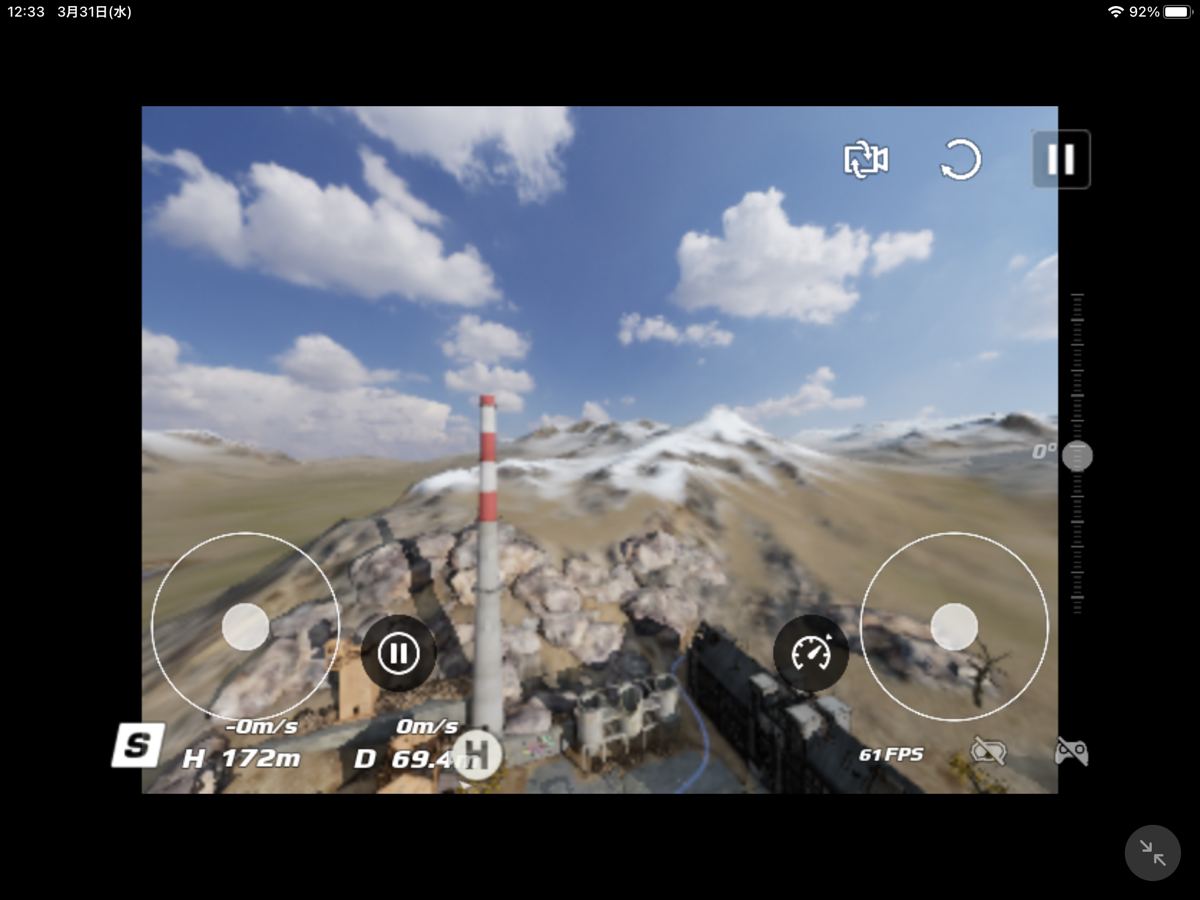Tap the right virtual joystick knob

pyautogui.click(x=954, y=627)
